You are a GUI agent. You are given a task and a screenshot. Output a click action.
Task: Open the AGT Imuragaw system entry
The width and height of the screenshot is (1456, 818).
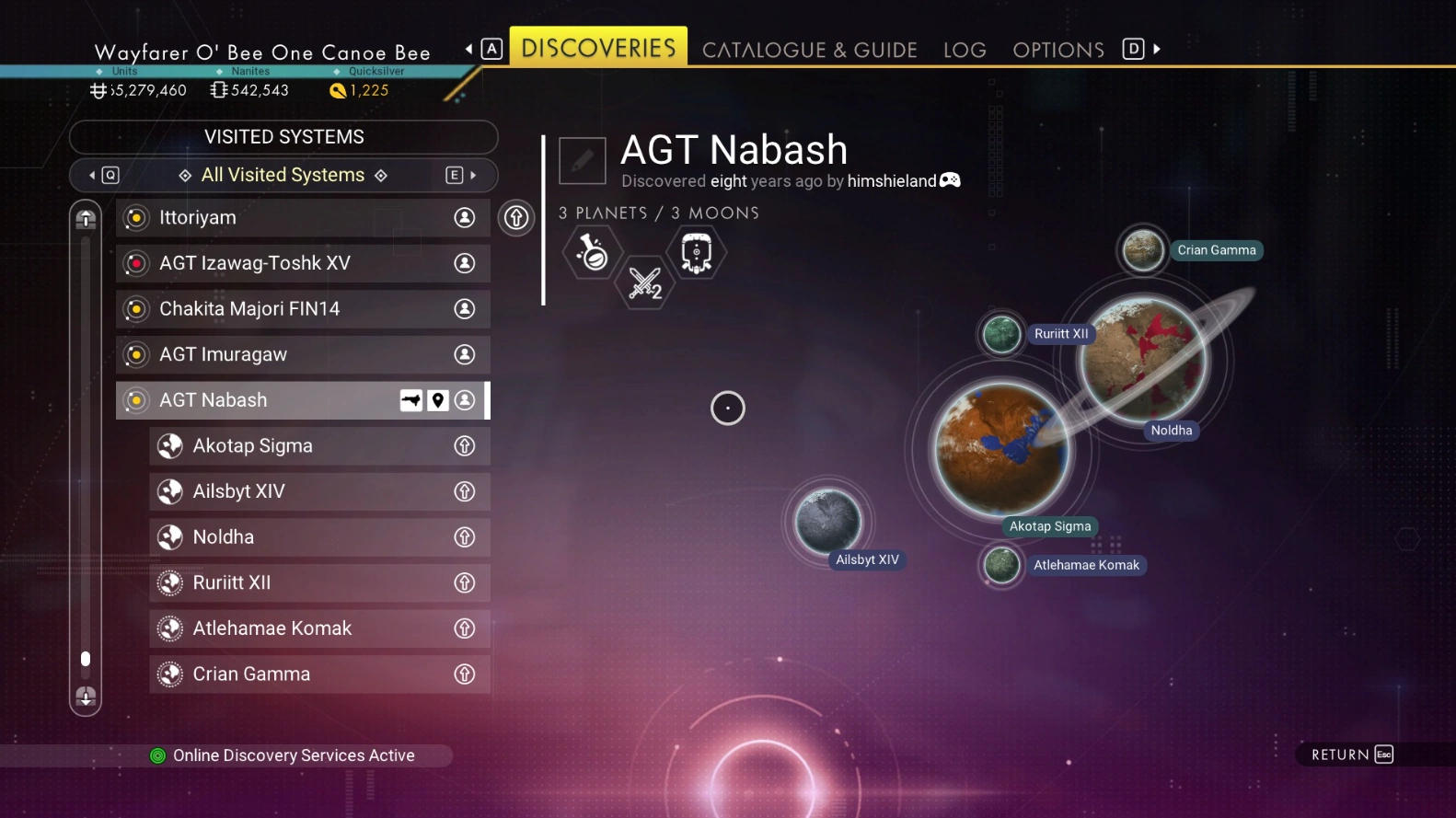(303, 354)
